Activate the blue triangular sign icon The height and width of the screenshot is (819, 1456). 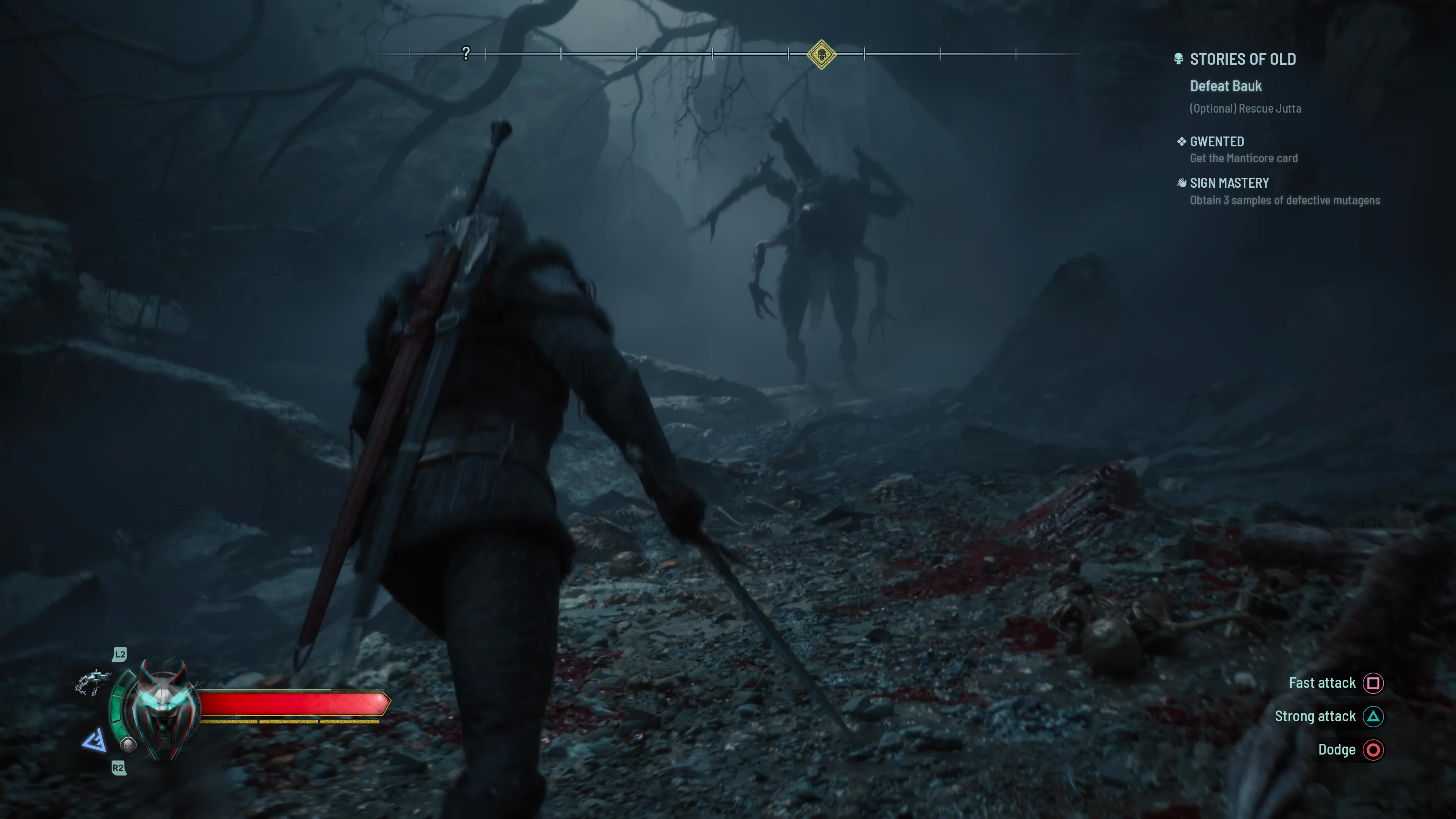(95, 740)
